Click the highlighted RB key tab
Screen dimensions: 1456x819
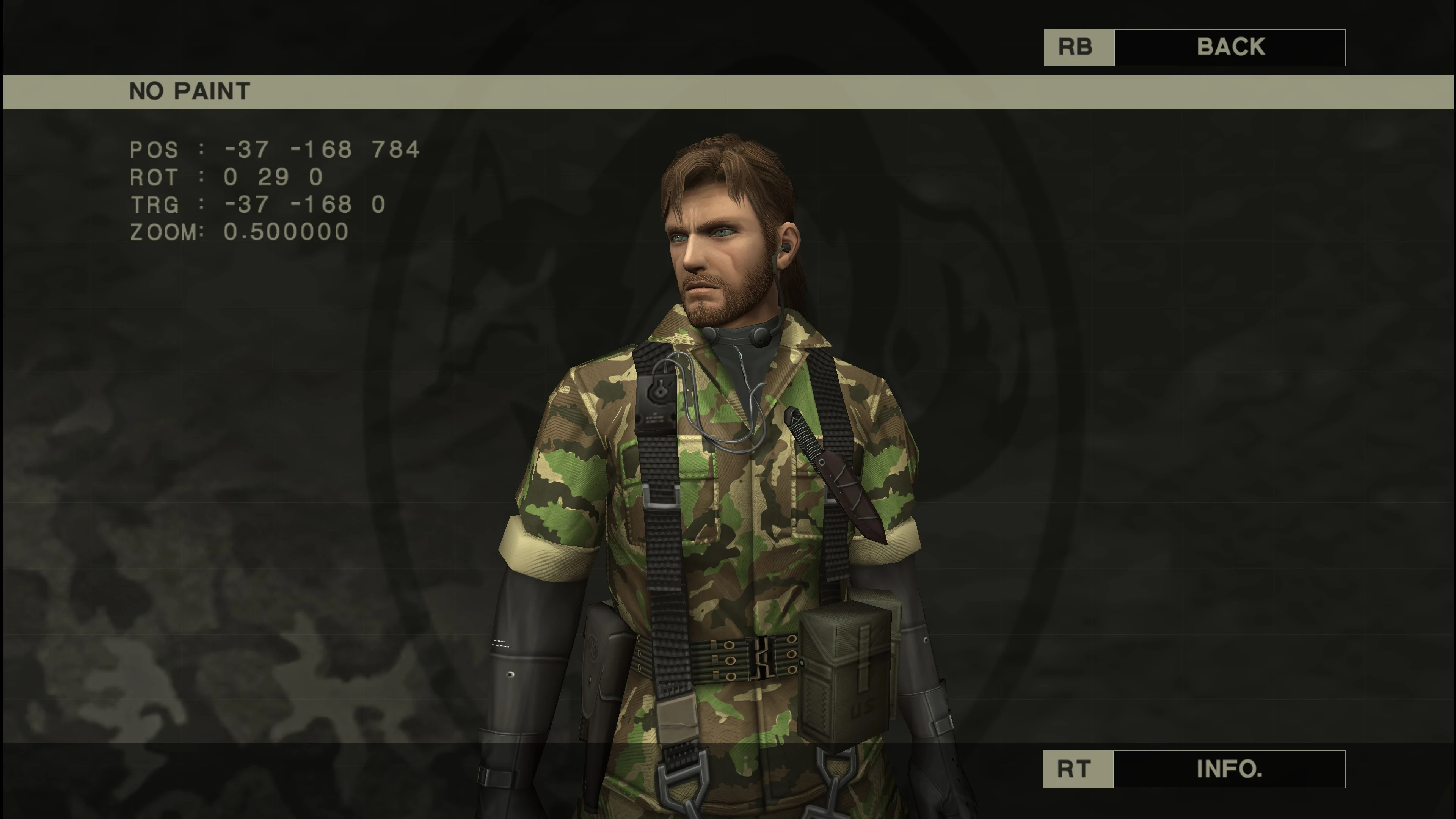click(1077, 47)
